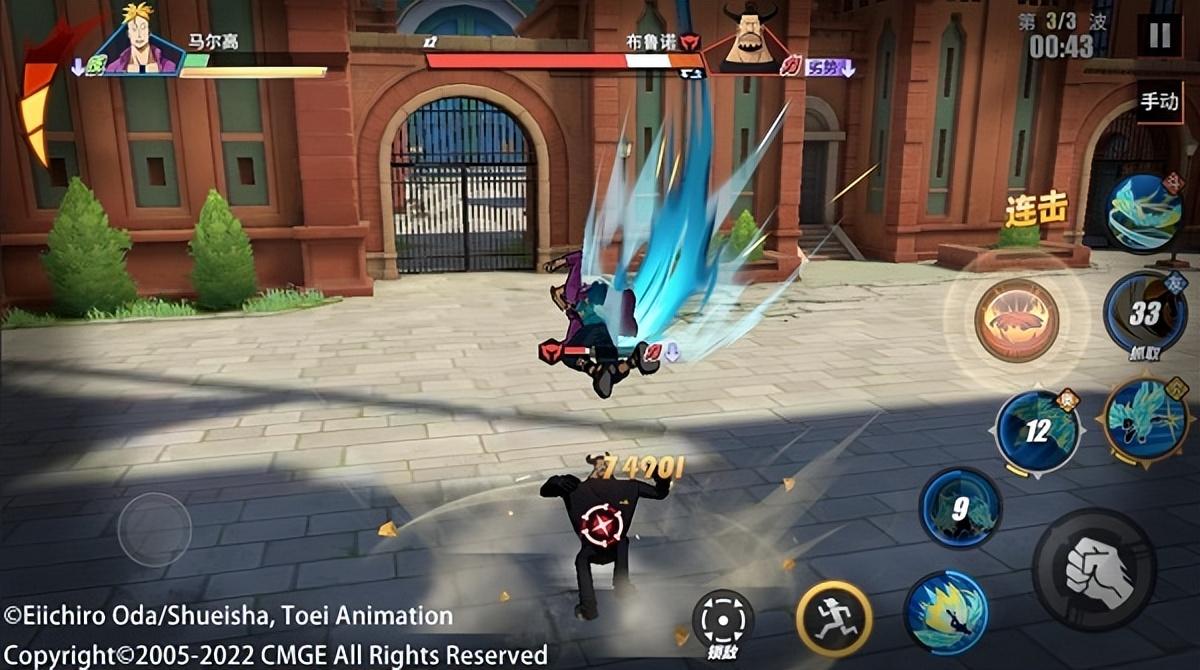Select the skill with 12 second cooldown
1200x670 pixels.
[1037, 431]
